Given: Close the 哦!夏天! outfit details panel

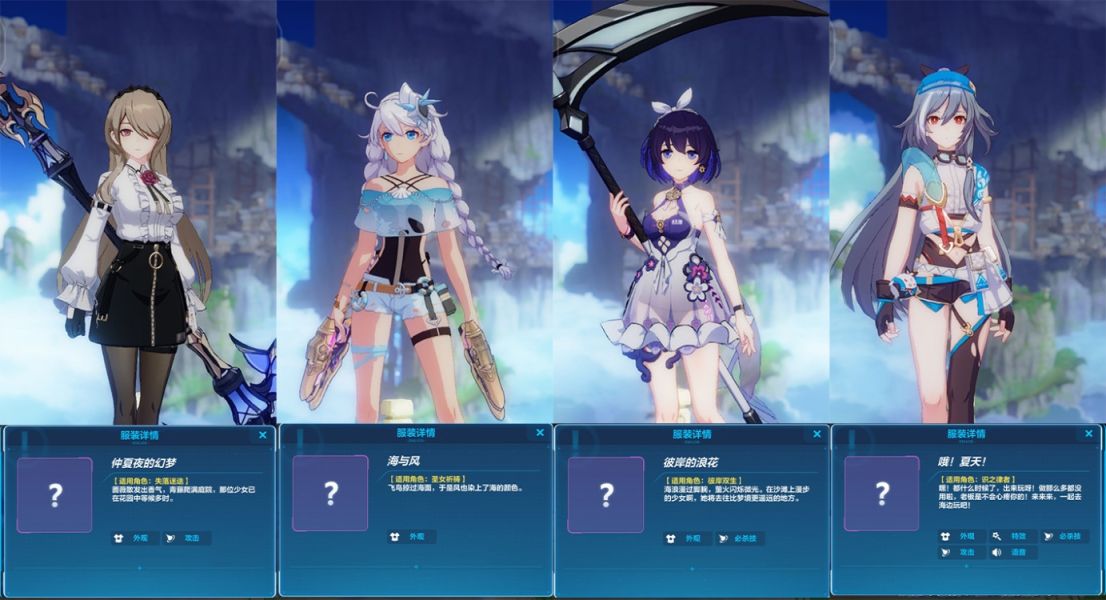Looking at the screenshot, I should [x=1089, y=434].
